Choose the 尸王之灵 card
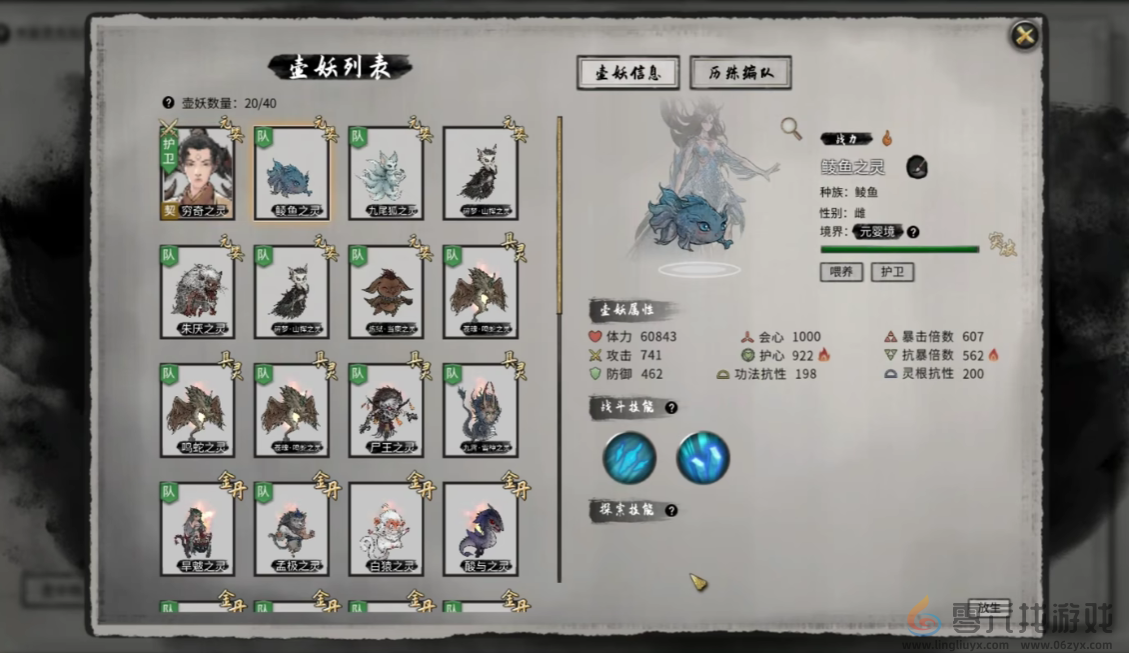 386,411
